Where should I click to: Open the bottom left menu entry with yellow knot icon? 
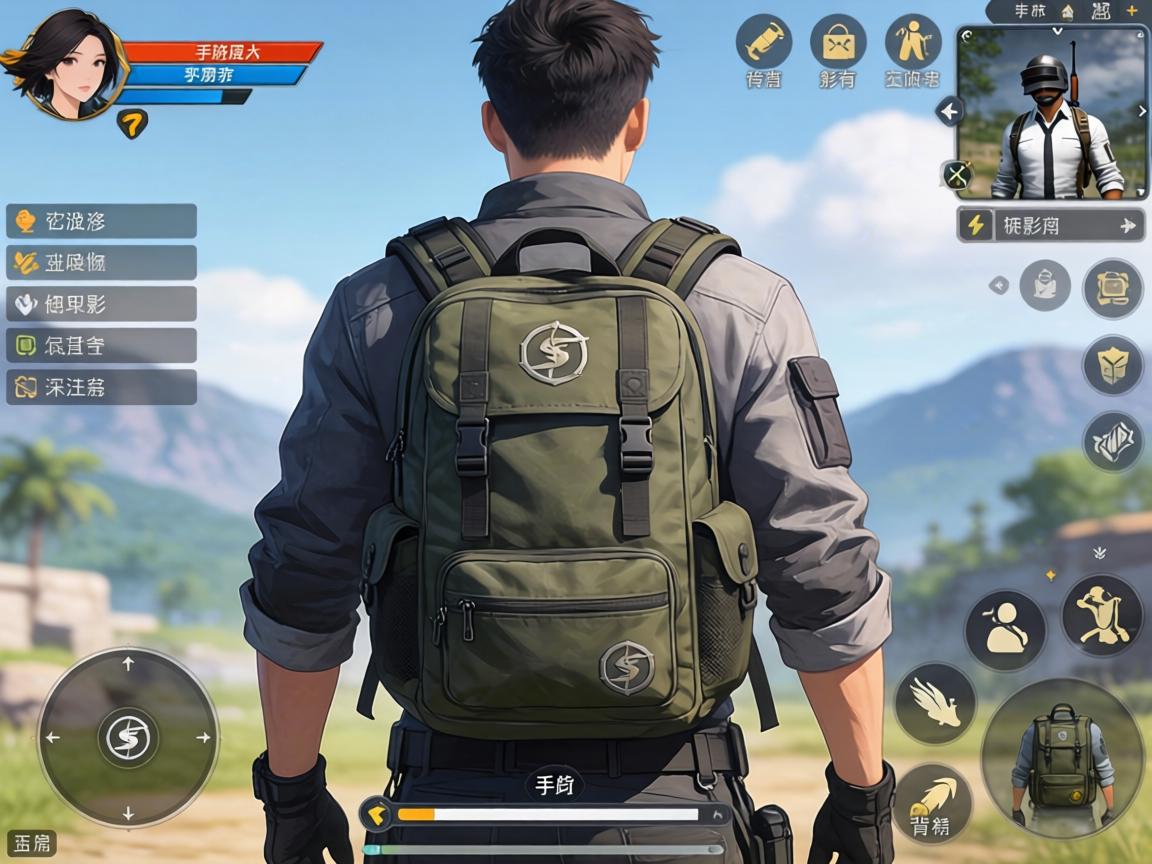(x=101, y=387)
